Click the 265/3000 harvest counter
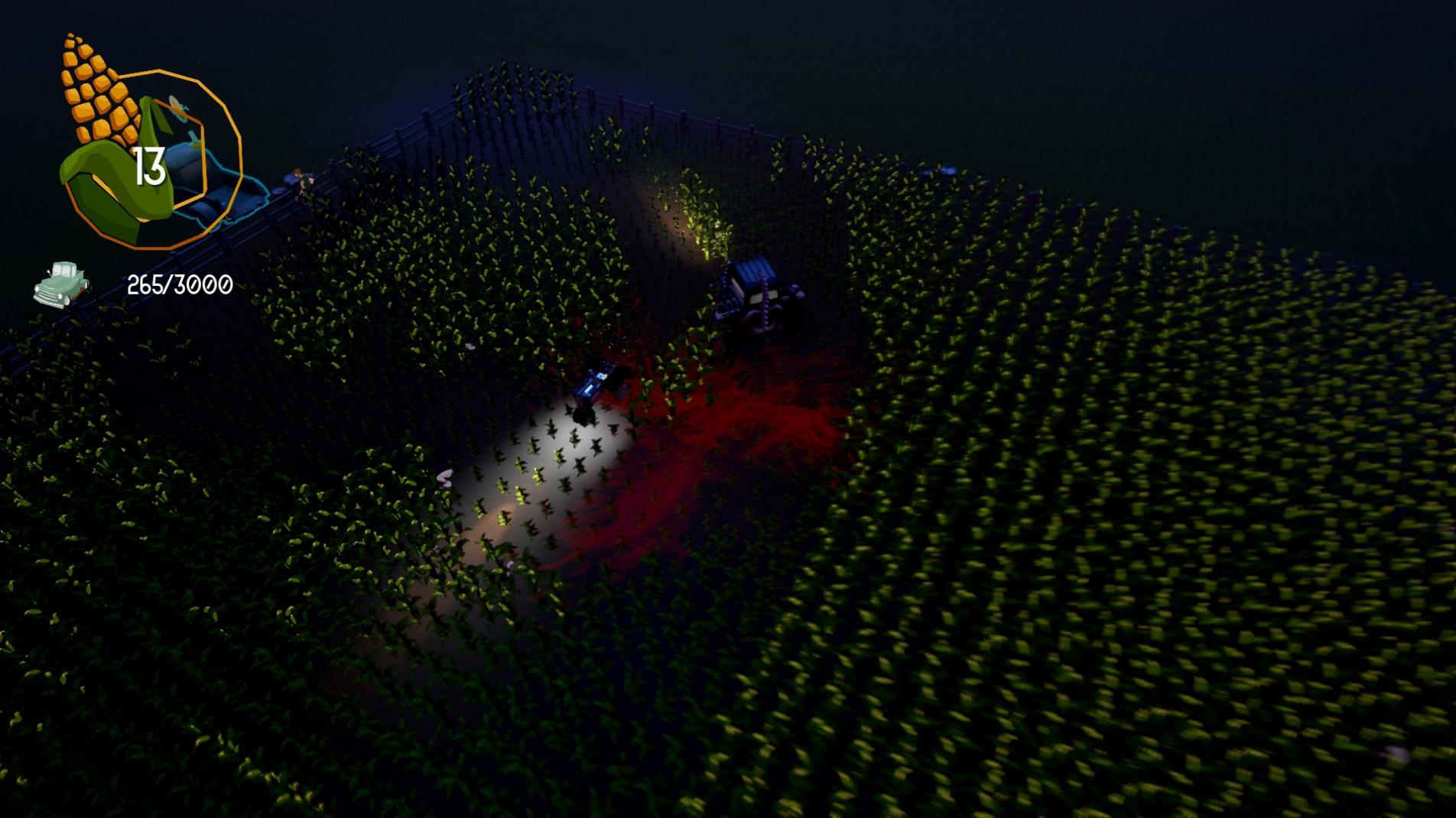The height and width of the screenshot is (818, 1456). click(177, 284)
